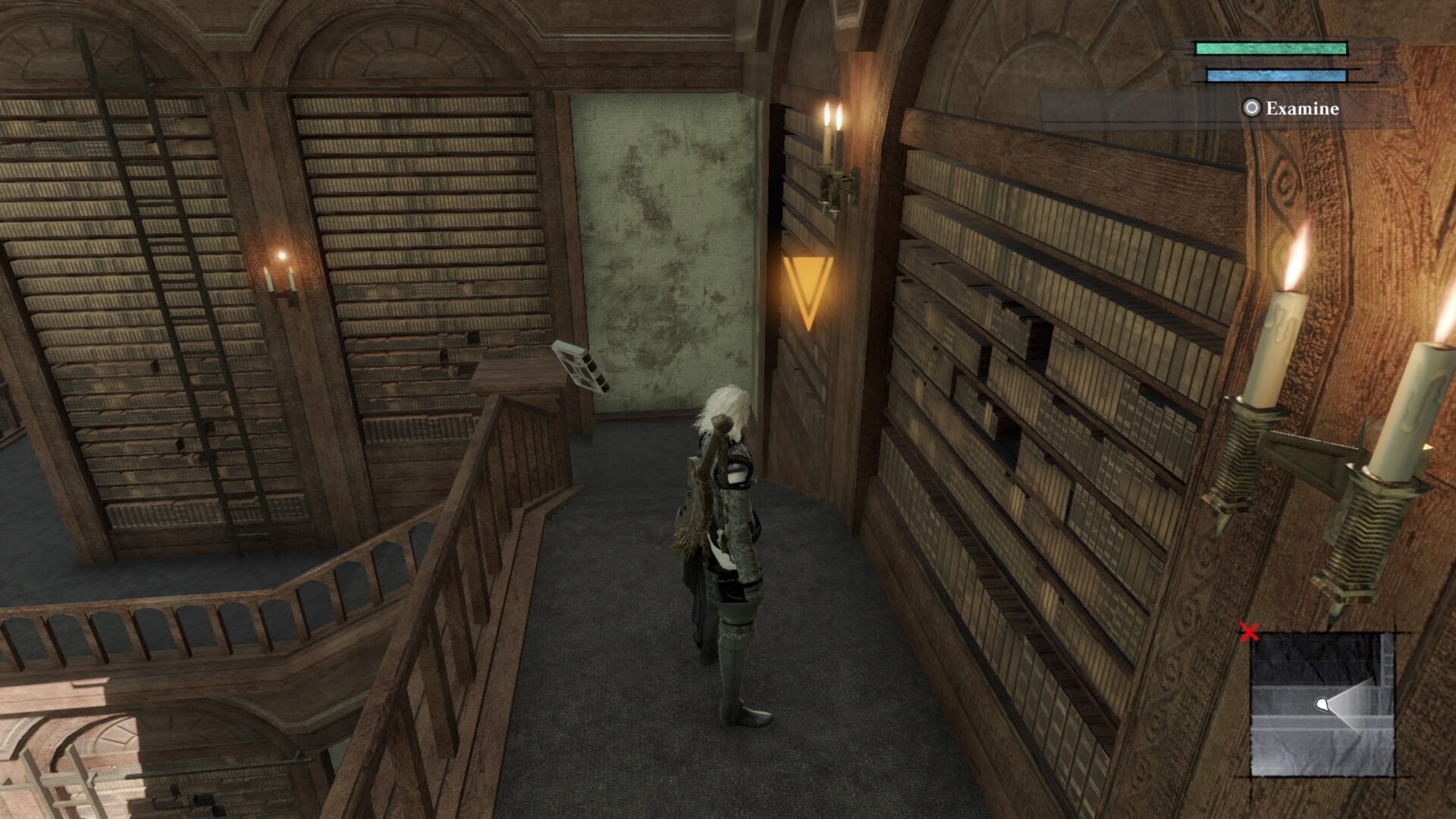Toggle the green health bar display
The height and width of the screenshot is (819, 1456).
pos(1271,49)
